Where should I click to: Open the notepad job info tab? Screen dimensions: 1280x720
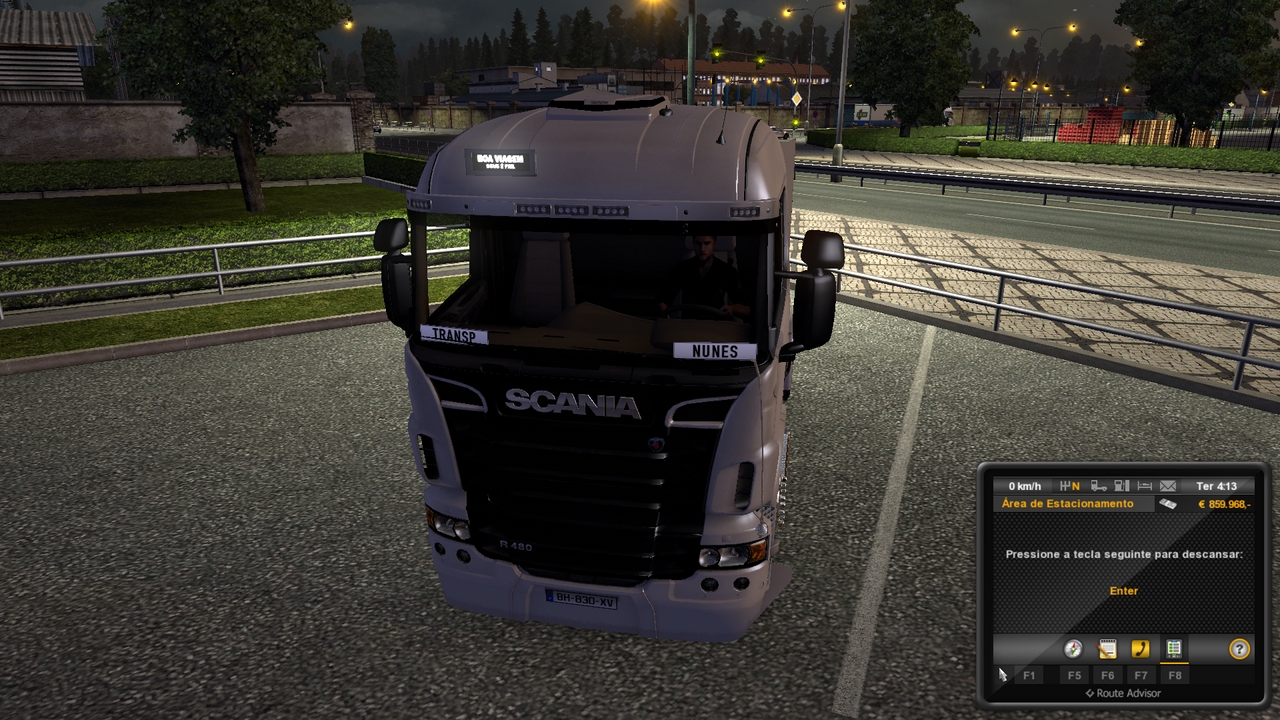[1107, 649]
